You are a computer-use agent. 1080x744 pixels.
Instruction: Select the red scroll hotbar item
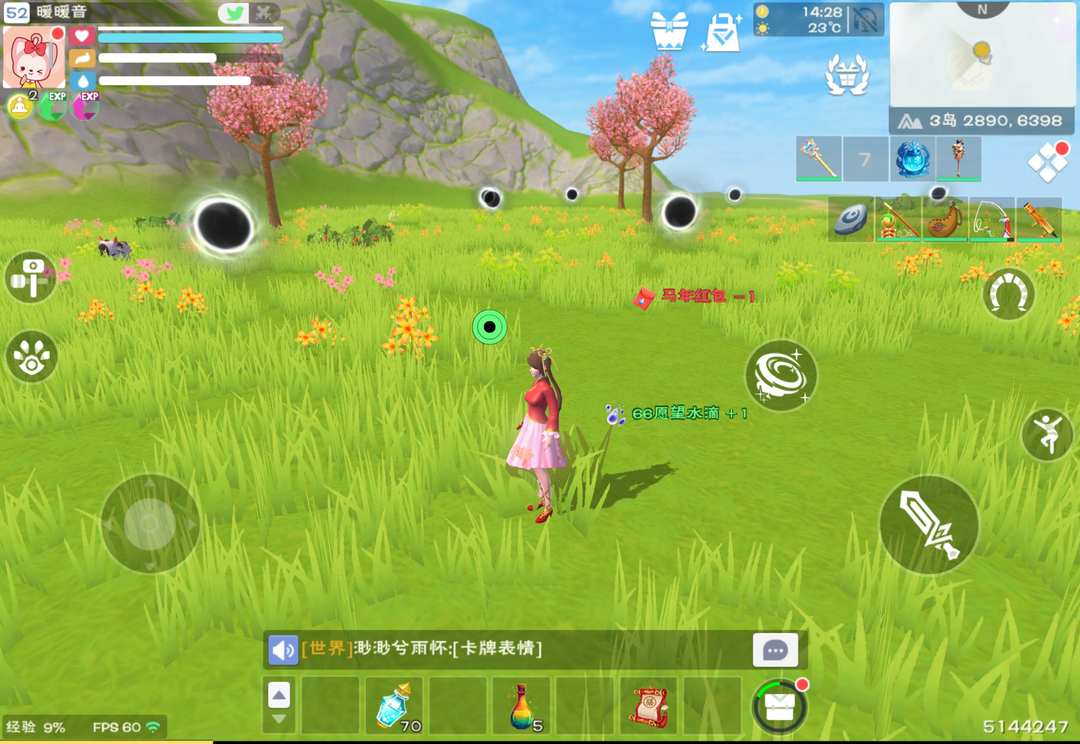pyautogui.click(x=648, y=705)
